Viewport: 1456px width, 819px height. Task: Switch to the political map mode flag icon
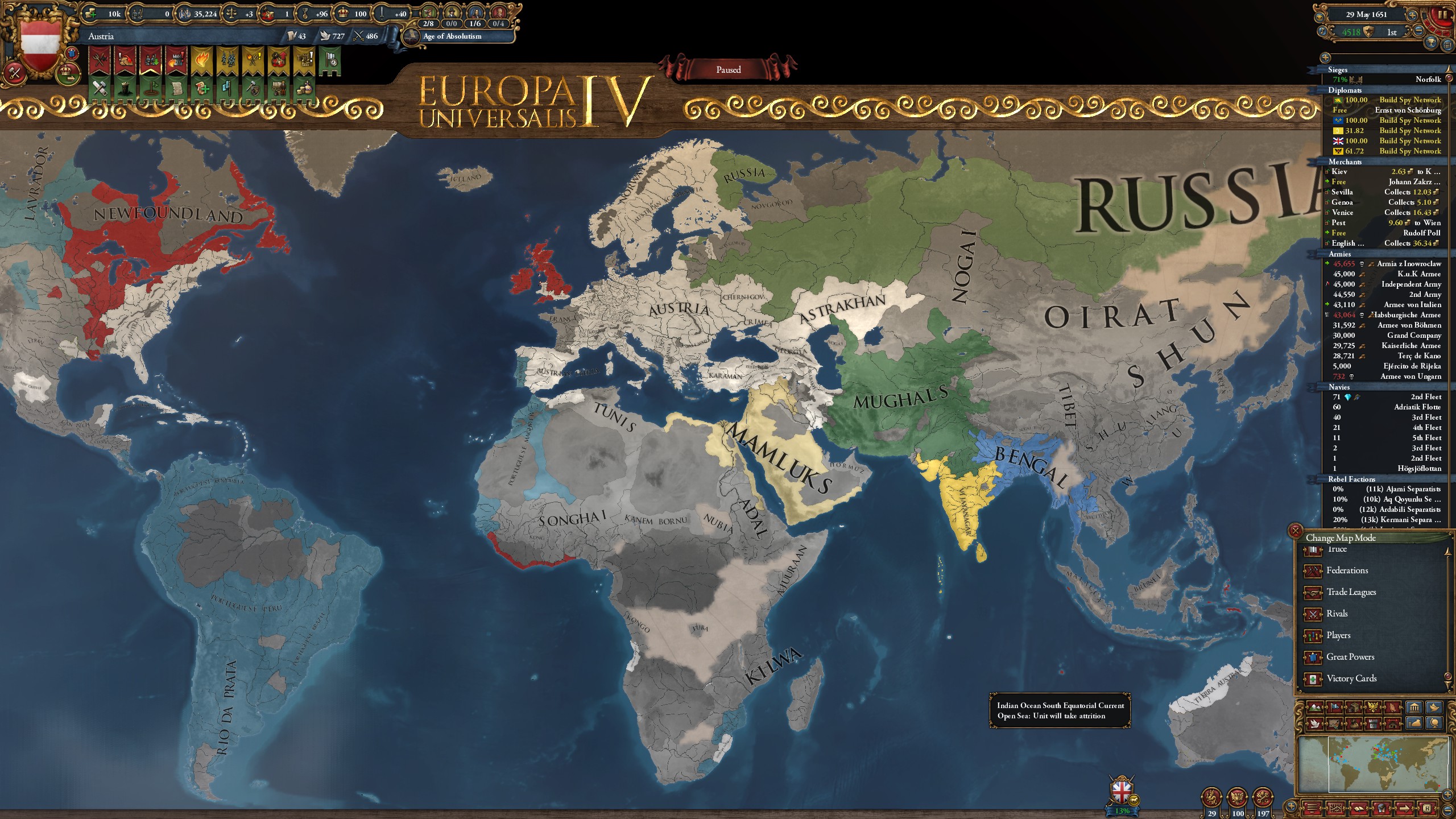(x=1335, y=708)
